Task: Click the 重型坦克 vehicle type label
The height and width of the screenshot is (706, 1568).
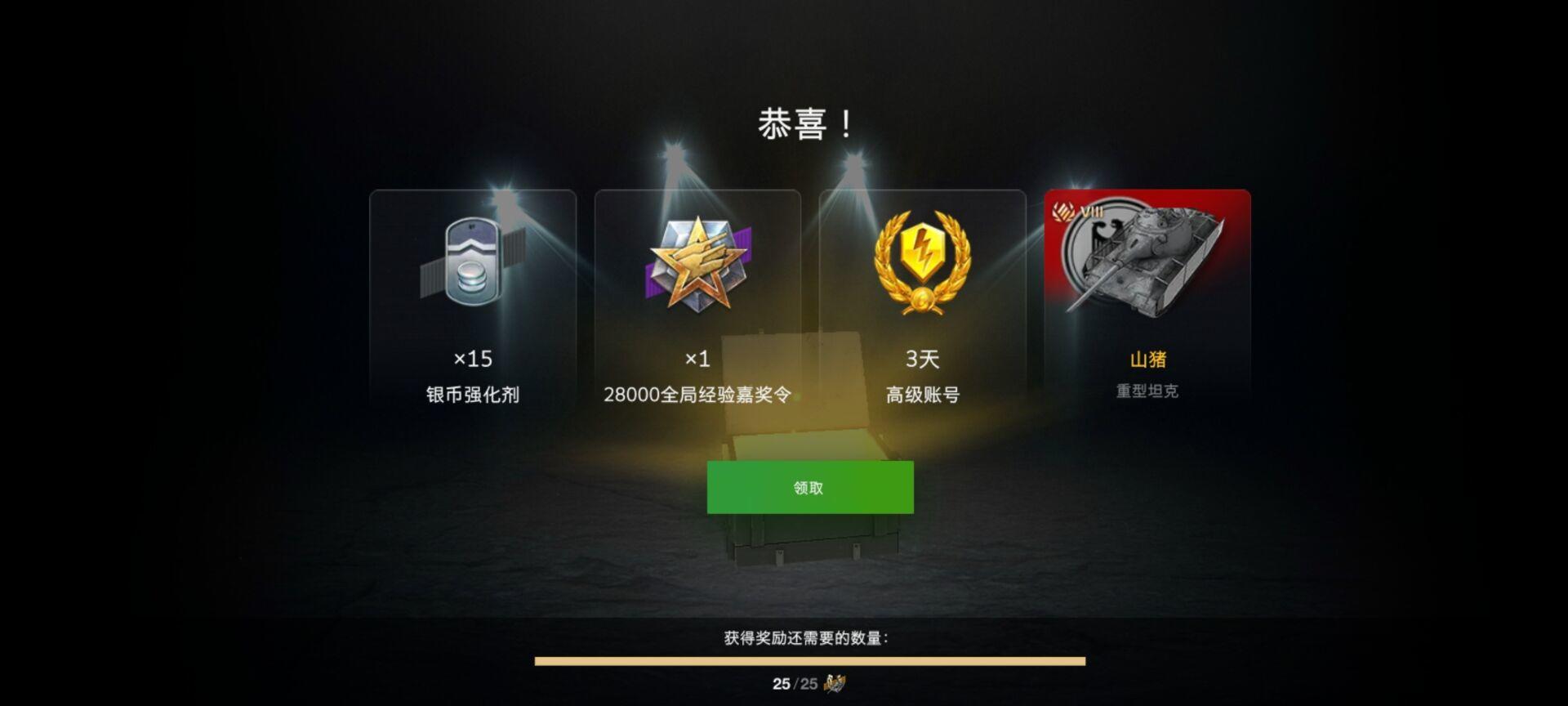Action: (1147, 390)
